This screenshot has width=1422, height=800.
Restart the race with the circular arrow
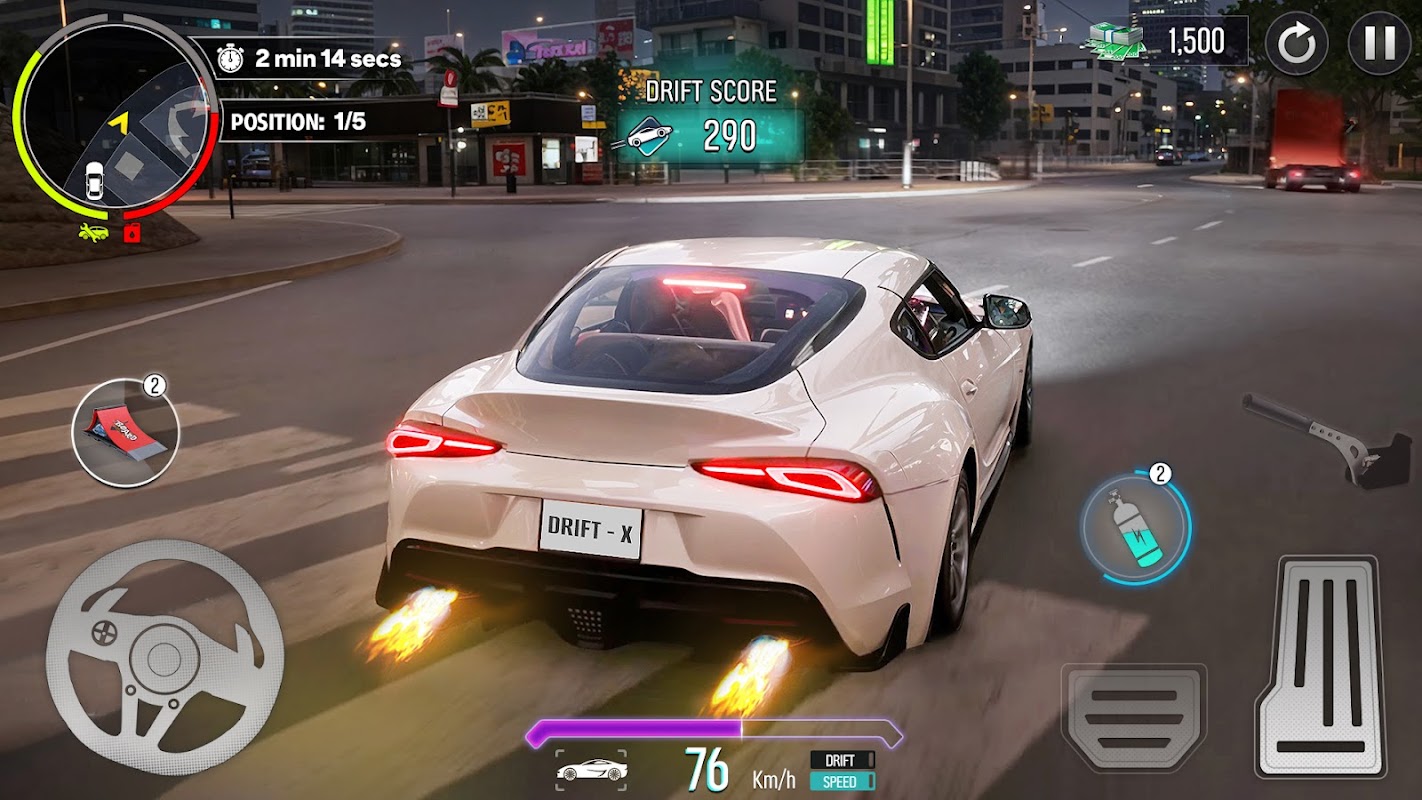coord(1297,44)
